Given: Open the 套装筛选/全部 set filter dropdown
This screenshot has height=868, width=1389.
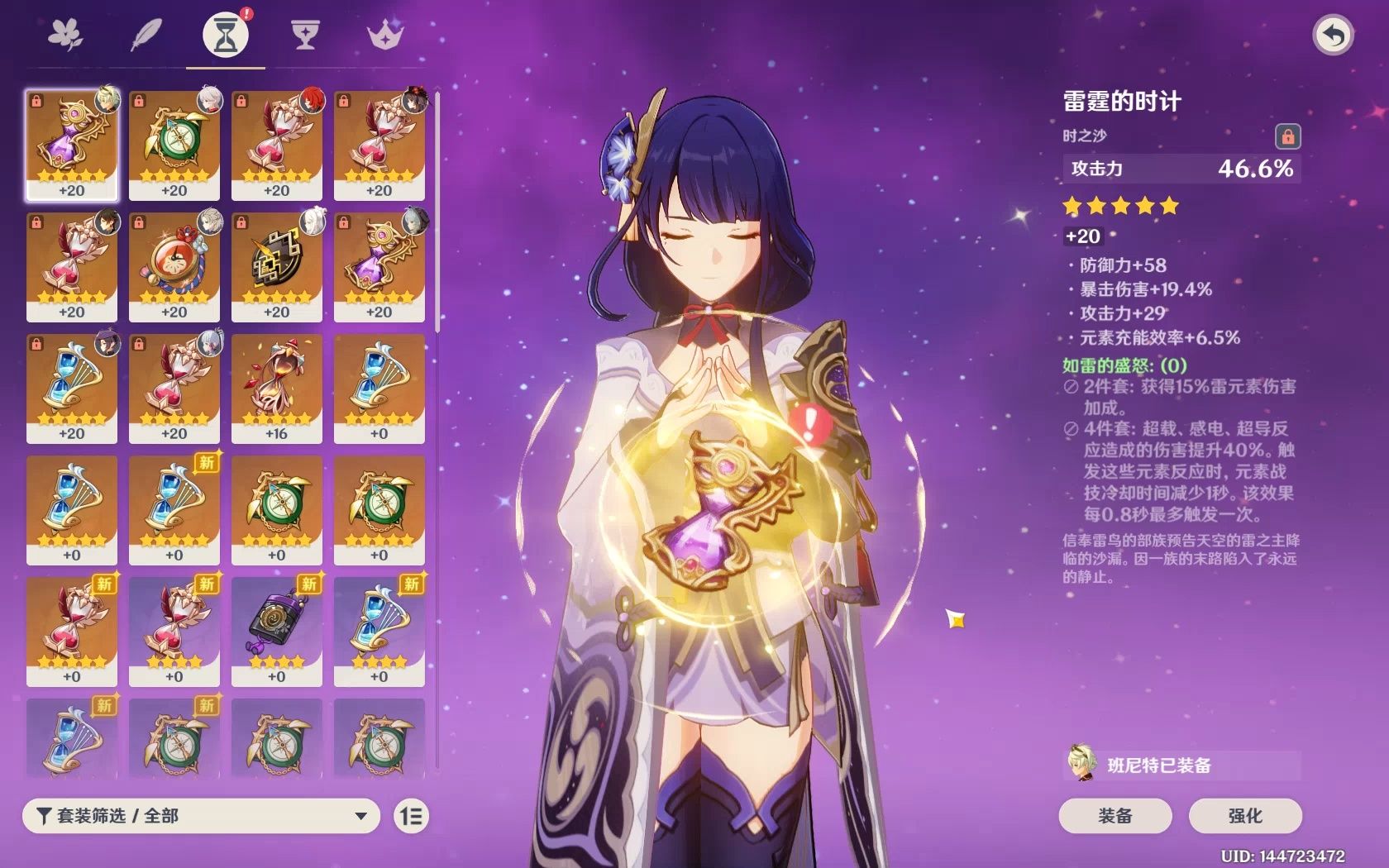Looking at the screenshot, I should pyautogui.click(x=198, y=816).
